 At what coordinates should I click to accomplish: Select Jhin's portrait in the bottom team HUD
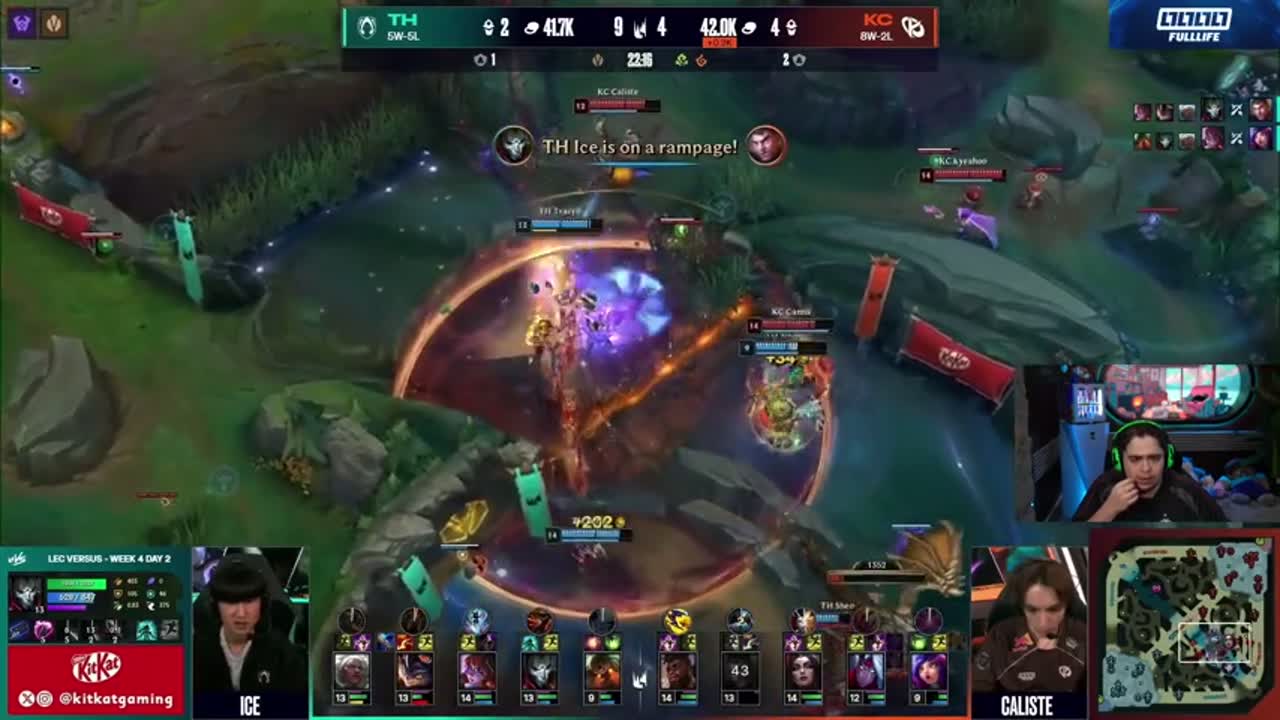[x=542, y=669]
